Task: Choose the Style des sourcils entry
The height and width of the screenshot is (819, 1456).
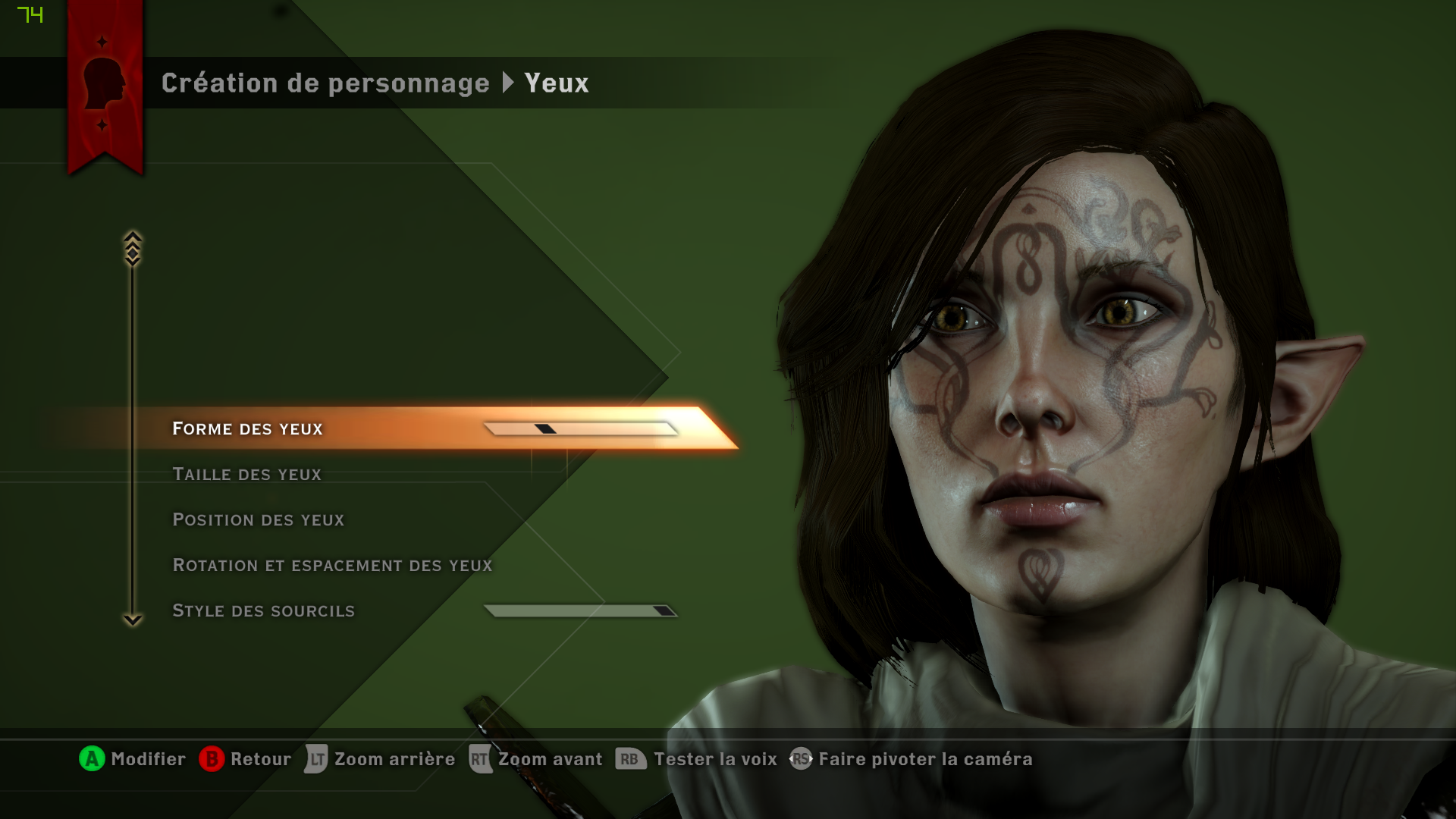Action: [x=263, y=611]
